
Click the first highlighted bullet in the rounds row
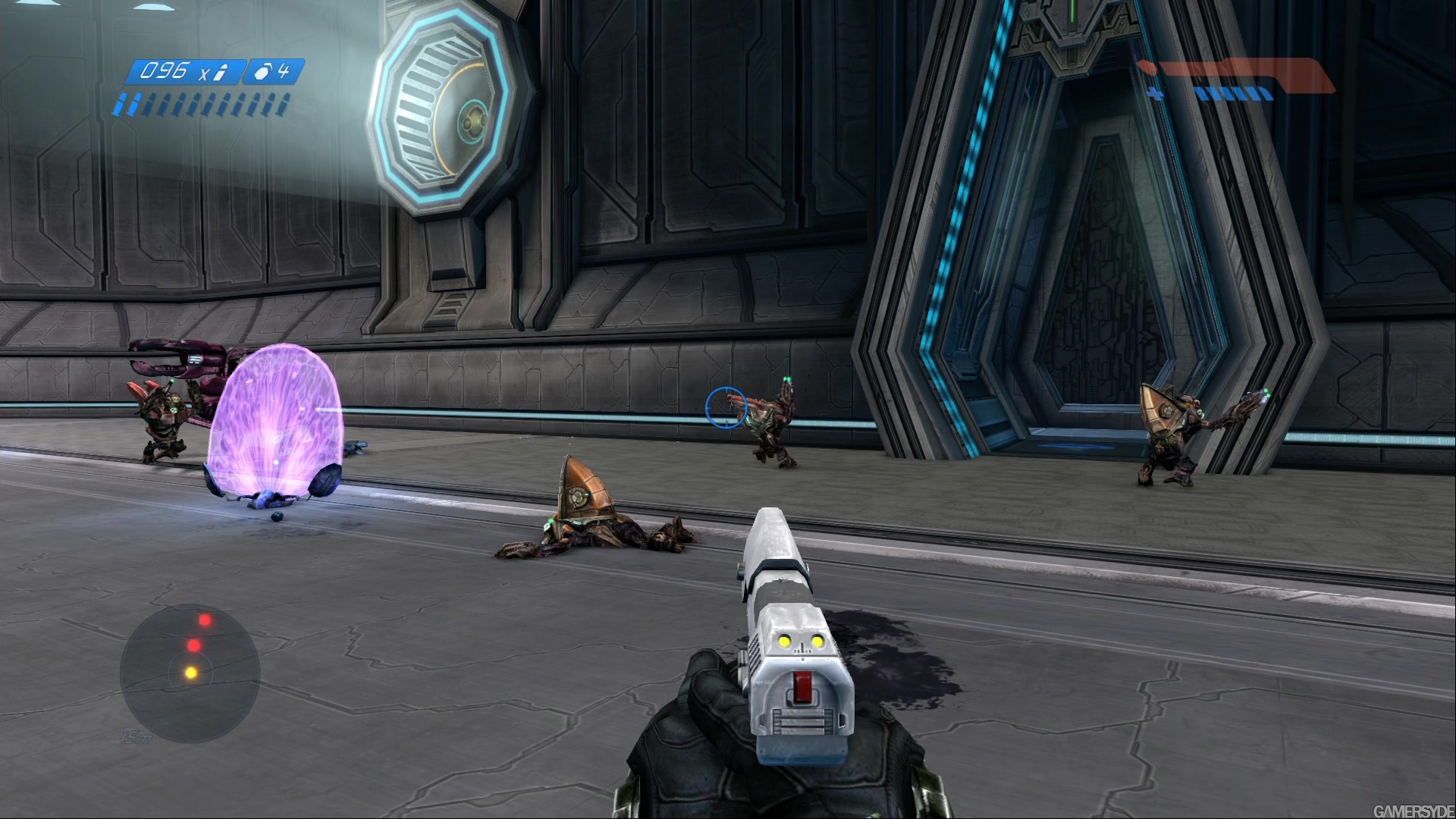pos(122,103)
